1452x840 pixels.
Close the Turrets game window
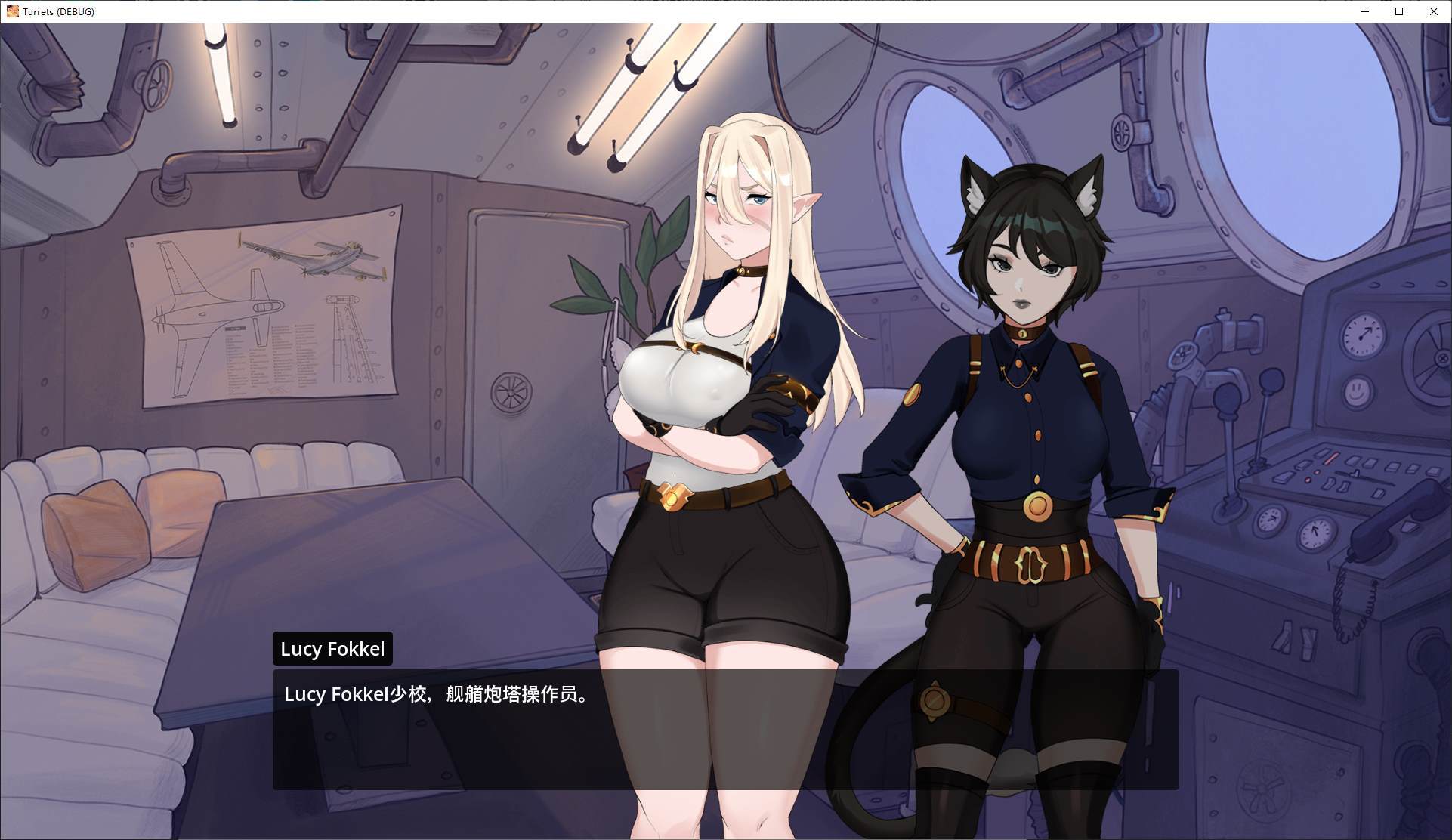coord(1433,11)
